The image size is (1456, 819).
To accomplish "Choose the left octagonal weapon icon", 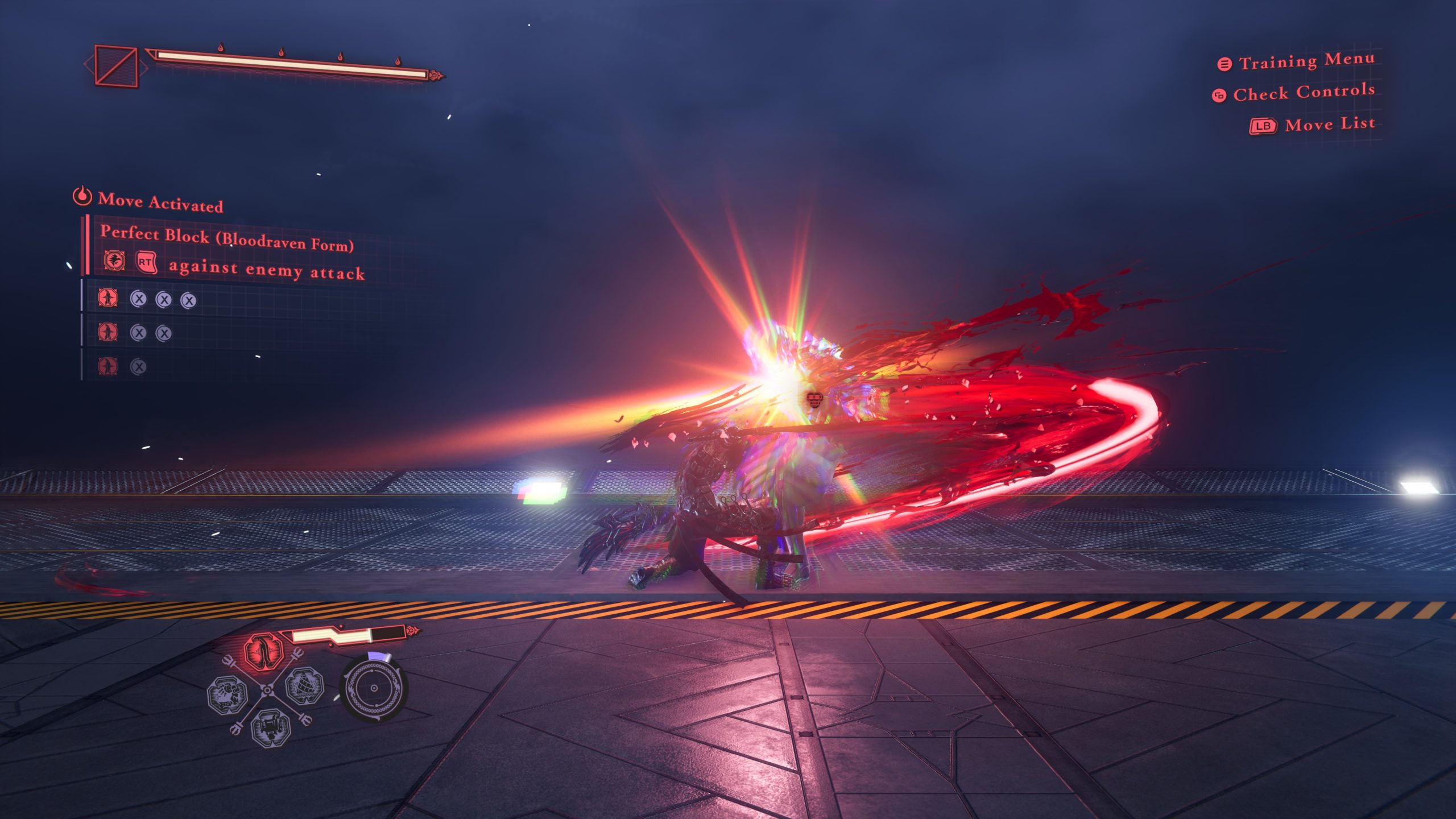I will tap(227, 694).
